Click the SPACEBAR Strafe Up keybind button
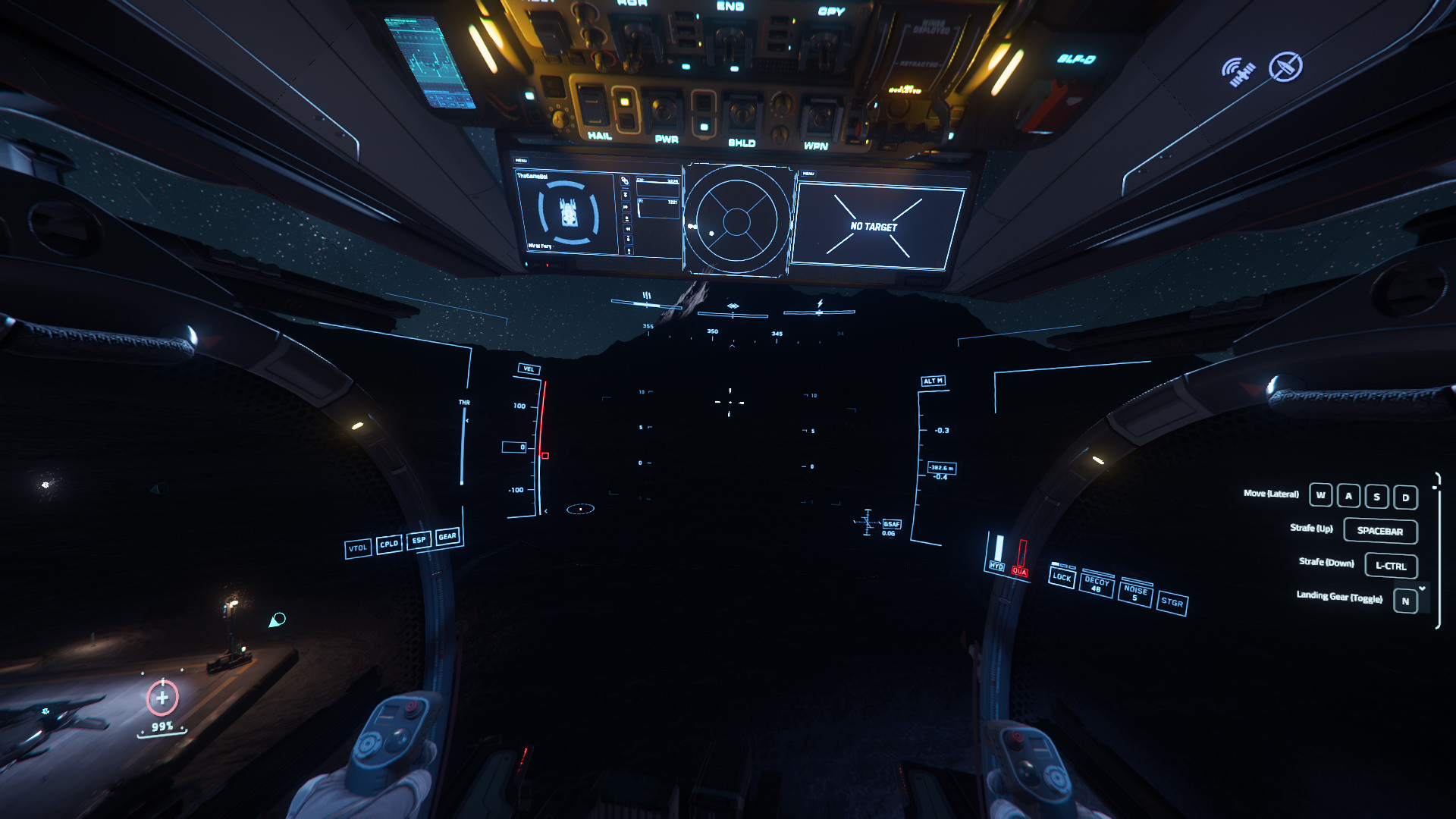 tap(1380, 531)
